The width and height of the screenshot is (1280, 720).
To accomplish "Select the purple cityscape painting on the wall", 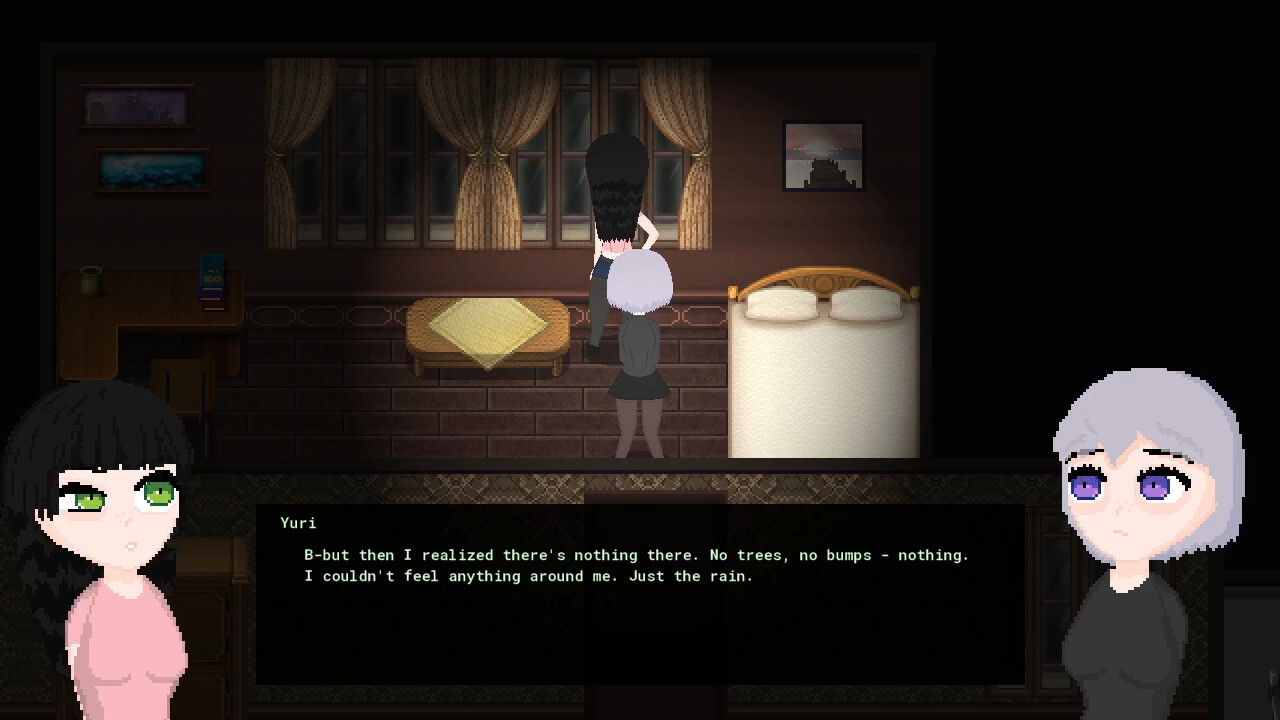I will 136,105.
